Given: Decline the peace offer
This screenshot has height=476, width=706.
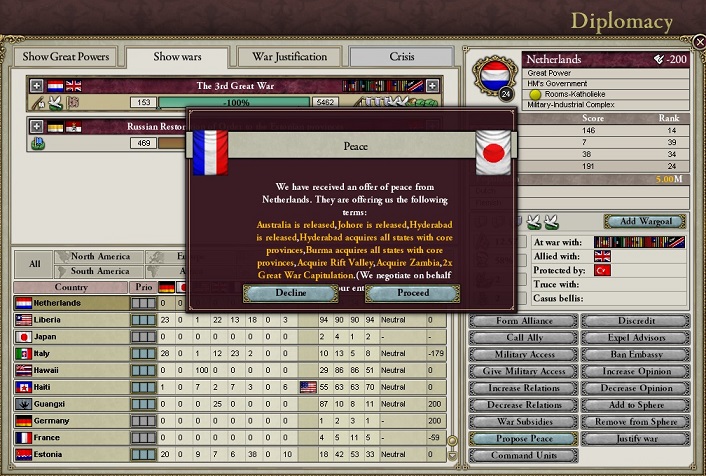Looking at the screenshot, I should pos(289,293).
